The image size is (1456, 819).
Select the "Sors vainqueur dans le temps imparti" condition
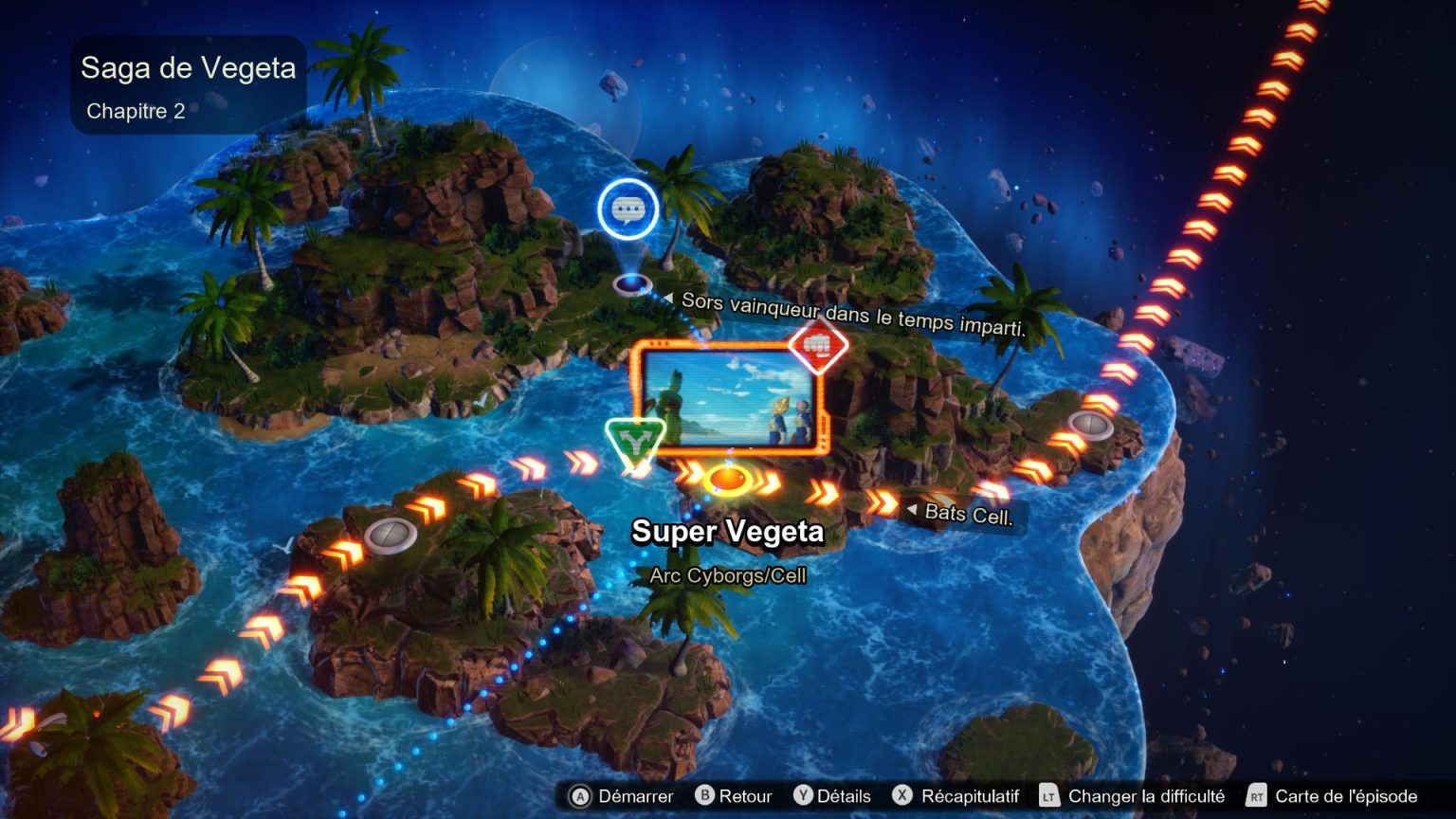[x=853, y=315]
